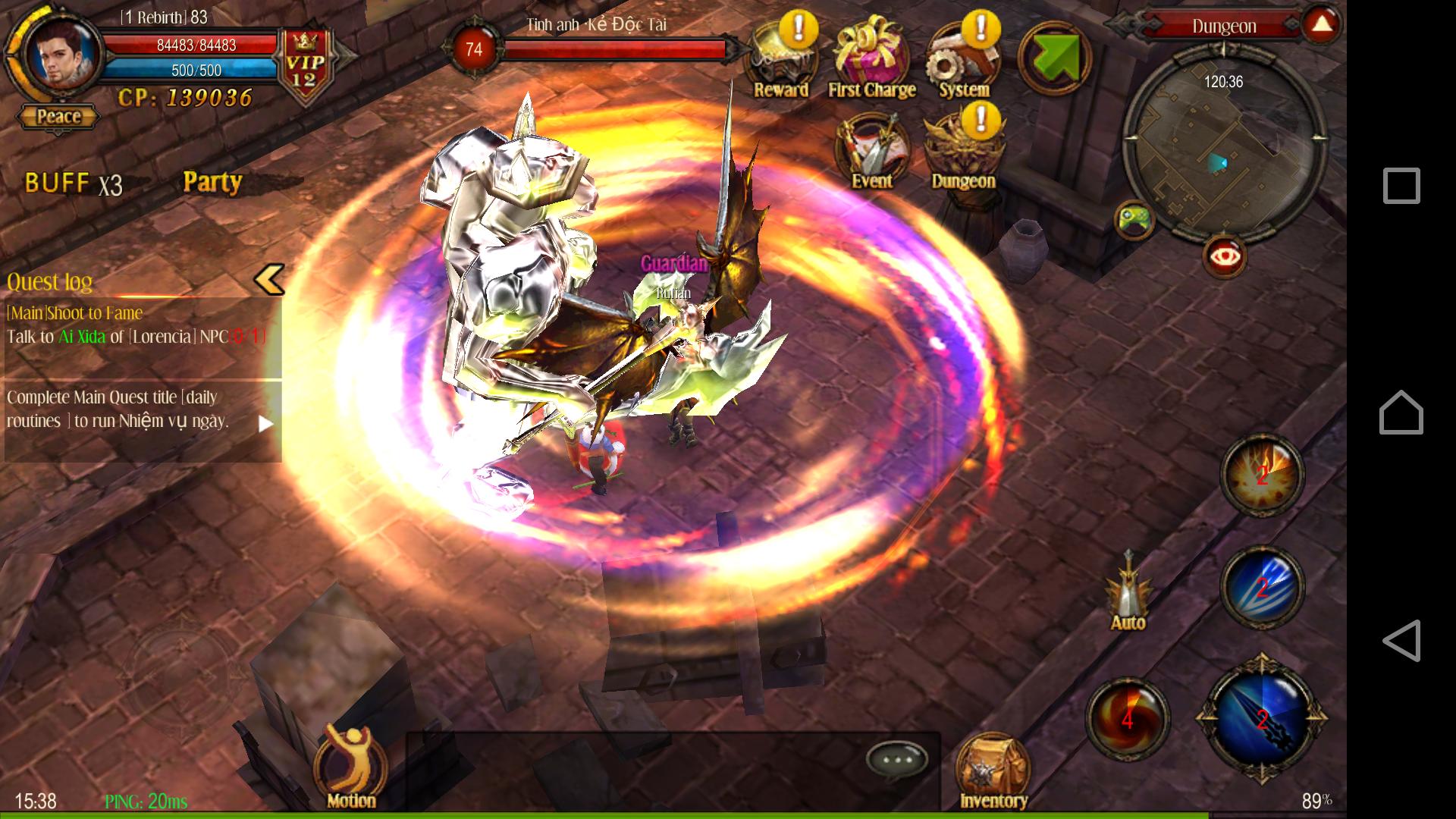The image size is (1456, 819).
Task: Toggle the red eye visibility button
Action: 1224,256
